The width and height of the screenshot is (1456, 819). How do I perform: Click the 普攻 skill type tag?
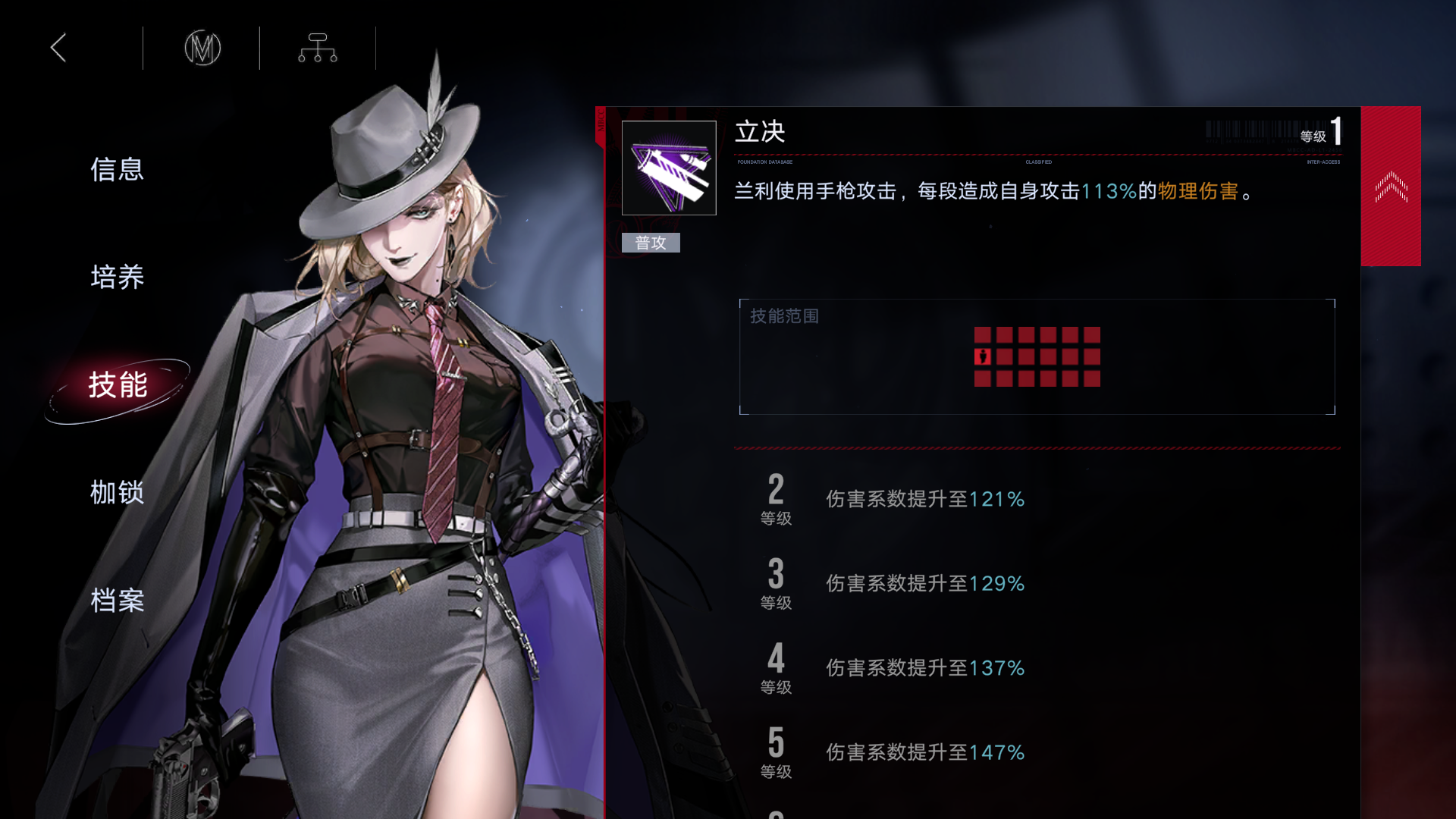(x=650, y=243)
